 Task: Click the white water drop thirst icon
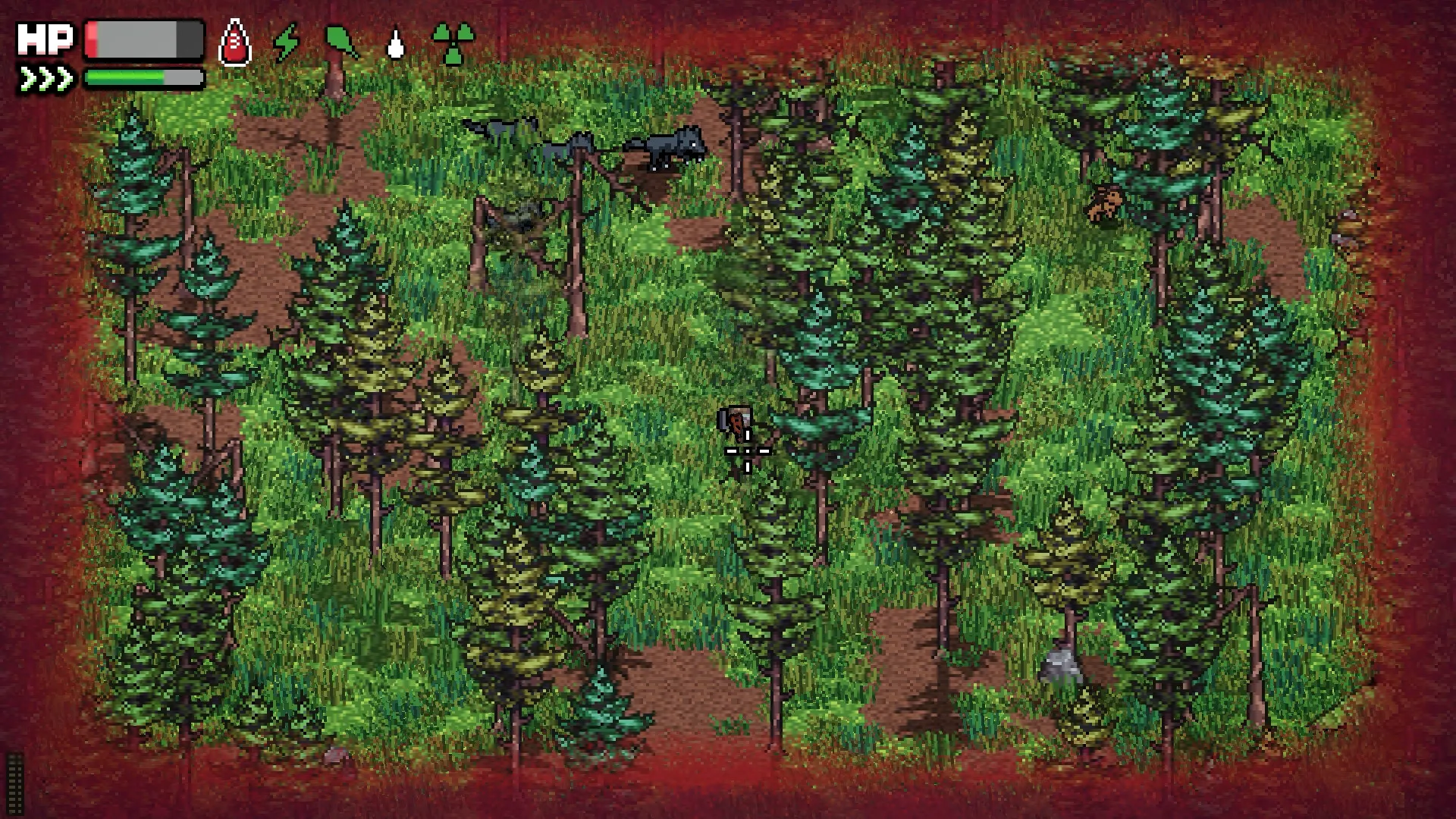click(395, 45)
